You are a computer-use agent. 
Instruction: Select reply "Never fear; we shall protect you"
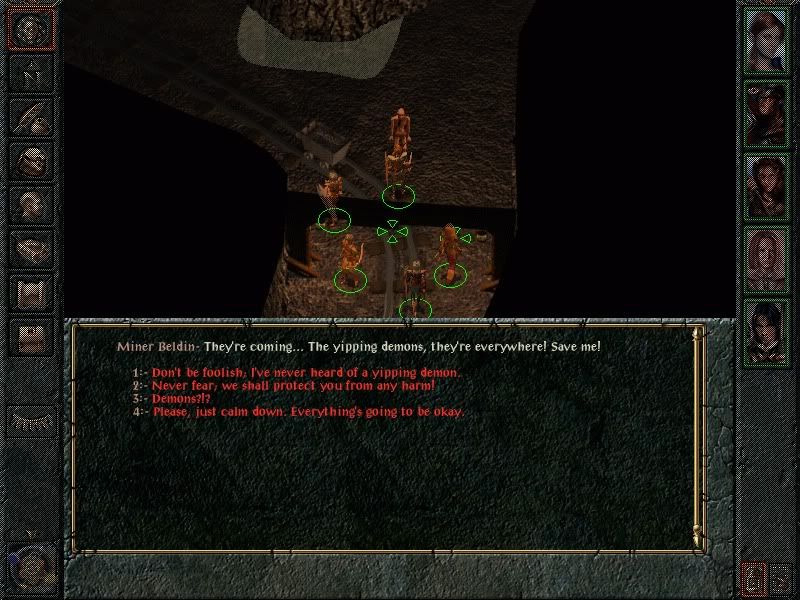point(293,385)
